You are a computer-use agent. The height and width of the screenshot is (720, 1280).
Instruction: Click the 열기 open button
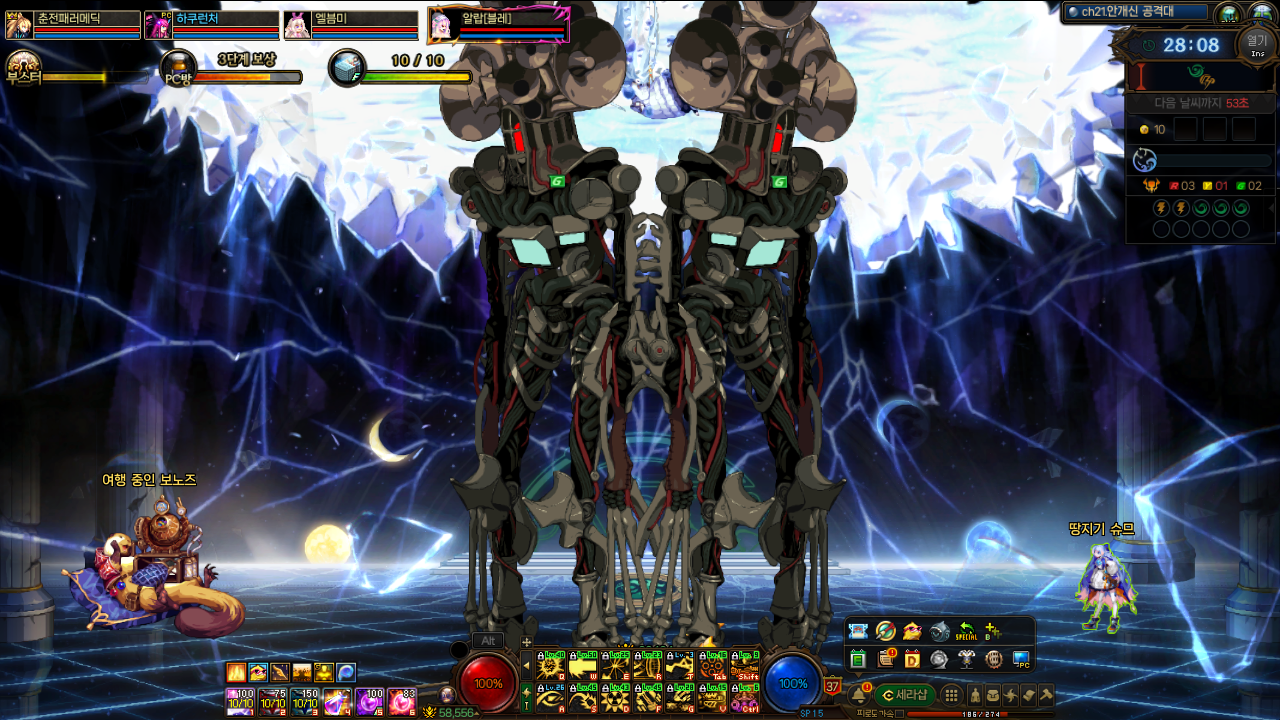1256,43
